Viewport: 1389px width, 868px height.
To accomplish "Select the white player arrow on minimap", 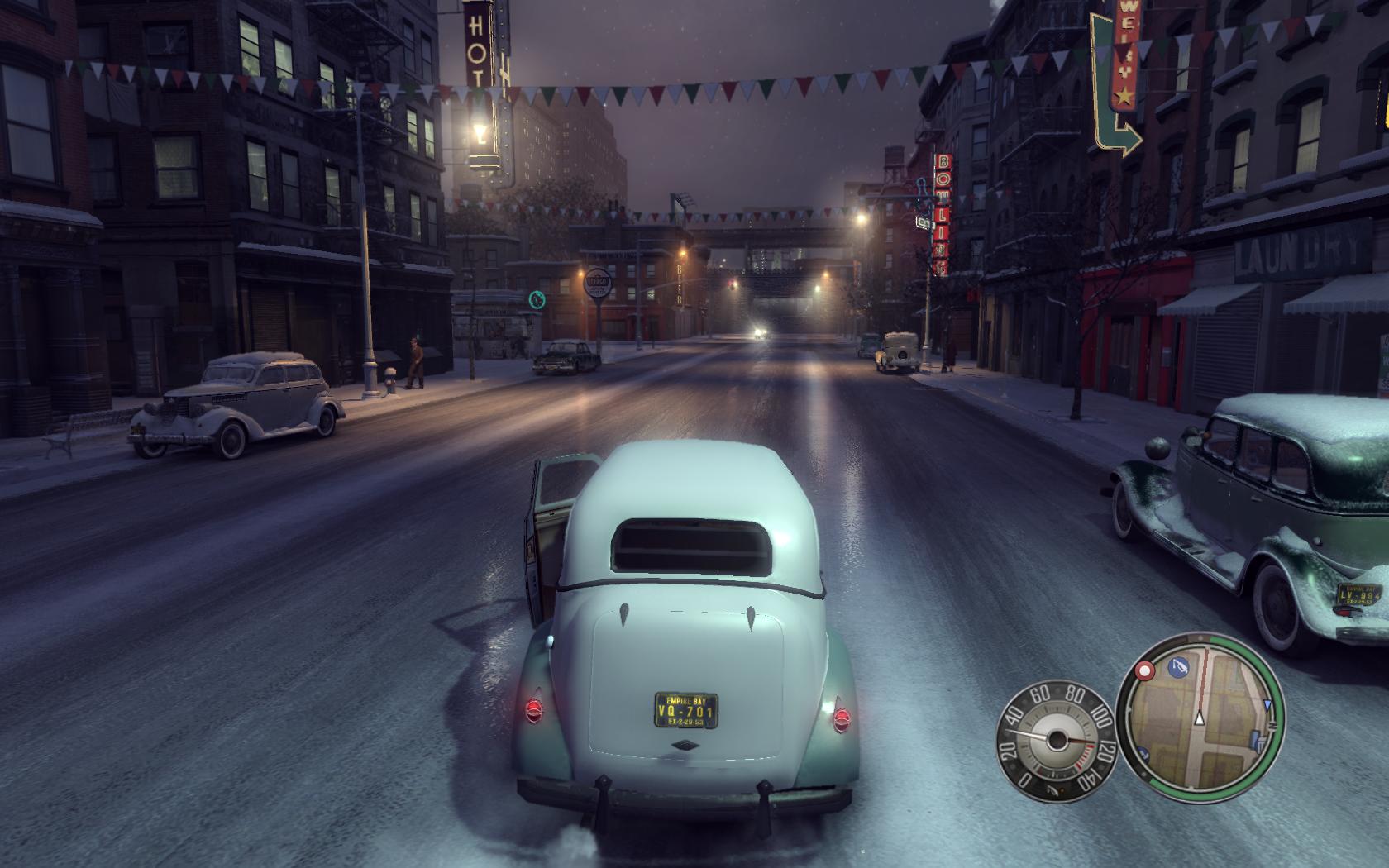I will pyautogui.click(x=1199, y=720).
